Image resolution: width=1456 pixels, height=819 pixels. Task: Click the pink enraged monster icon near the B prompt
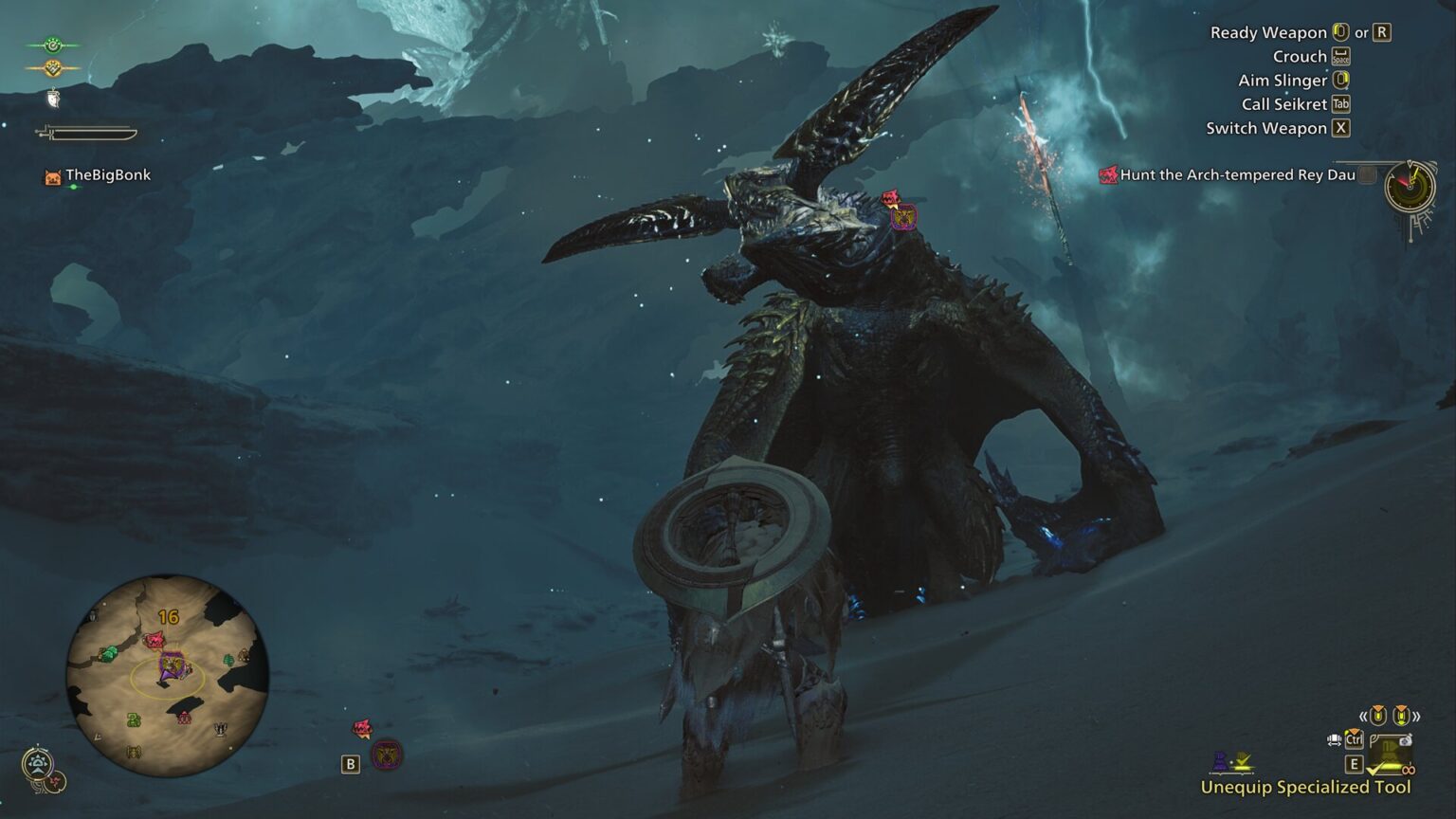coord(361,728)
